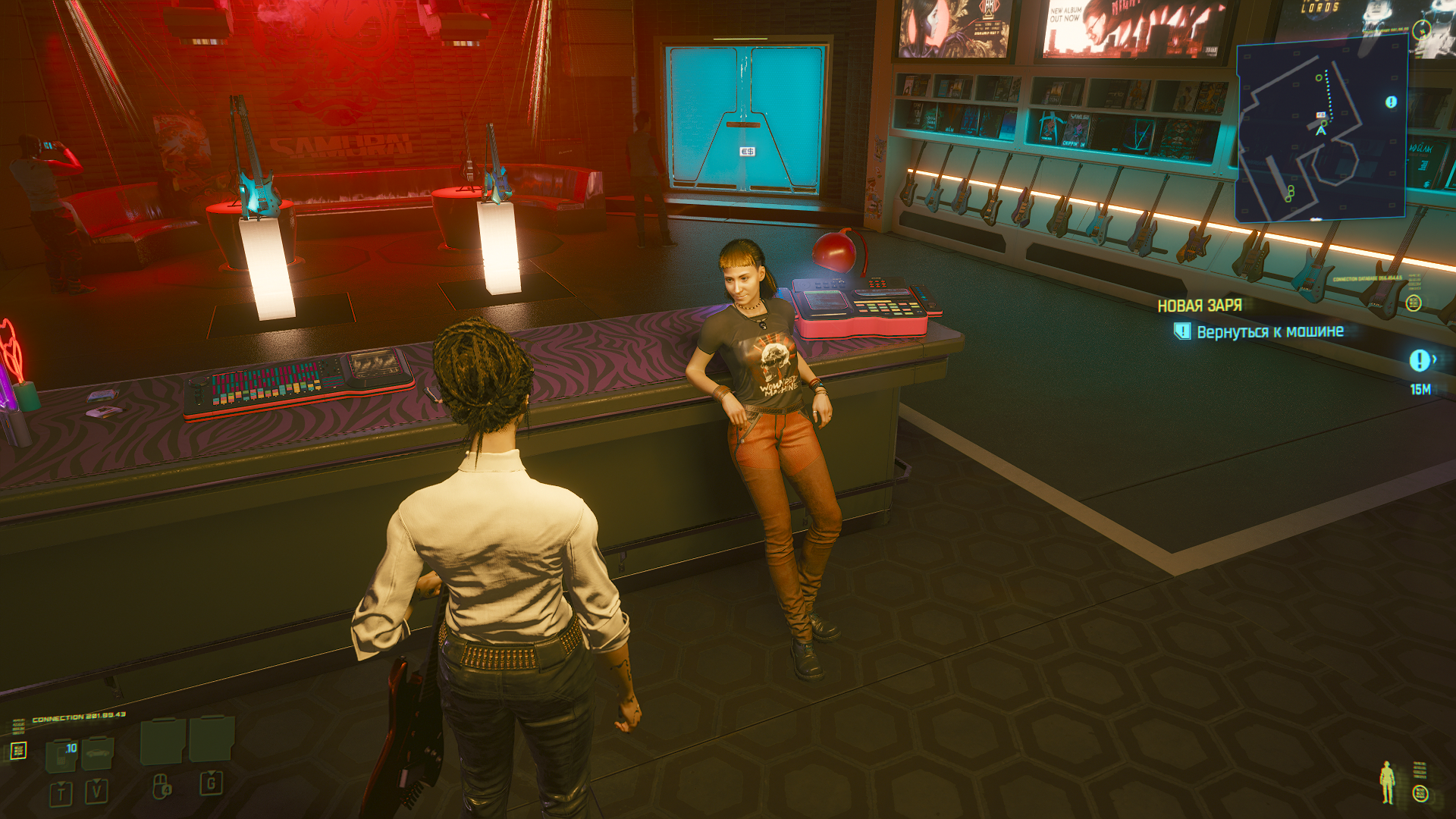Select the Вернуться к машине objective
This screenshot has width=1456, height=819.
point(1269,331)
